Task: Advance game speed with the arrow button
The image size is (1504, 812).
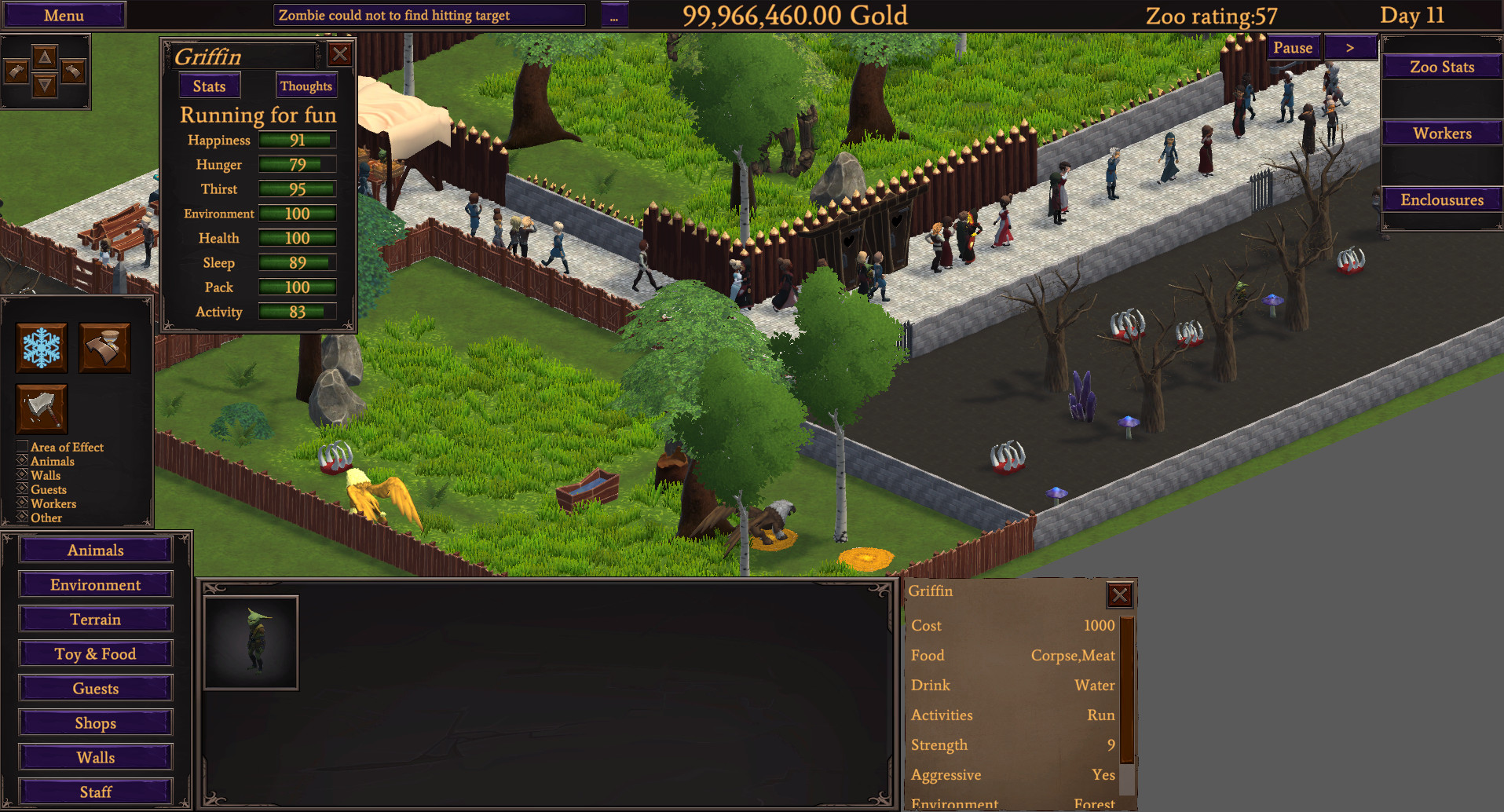Action: [x=1351, y=47]
